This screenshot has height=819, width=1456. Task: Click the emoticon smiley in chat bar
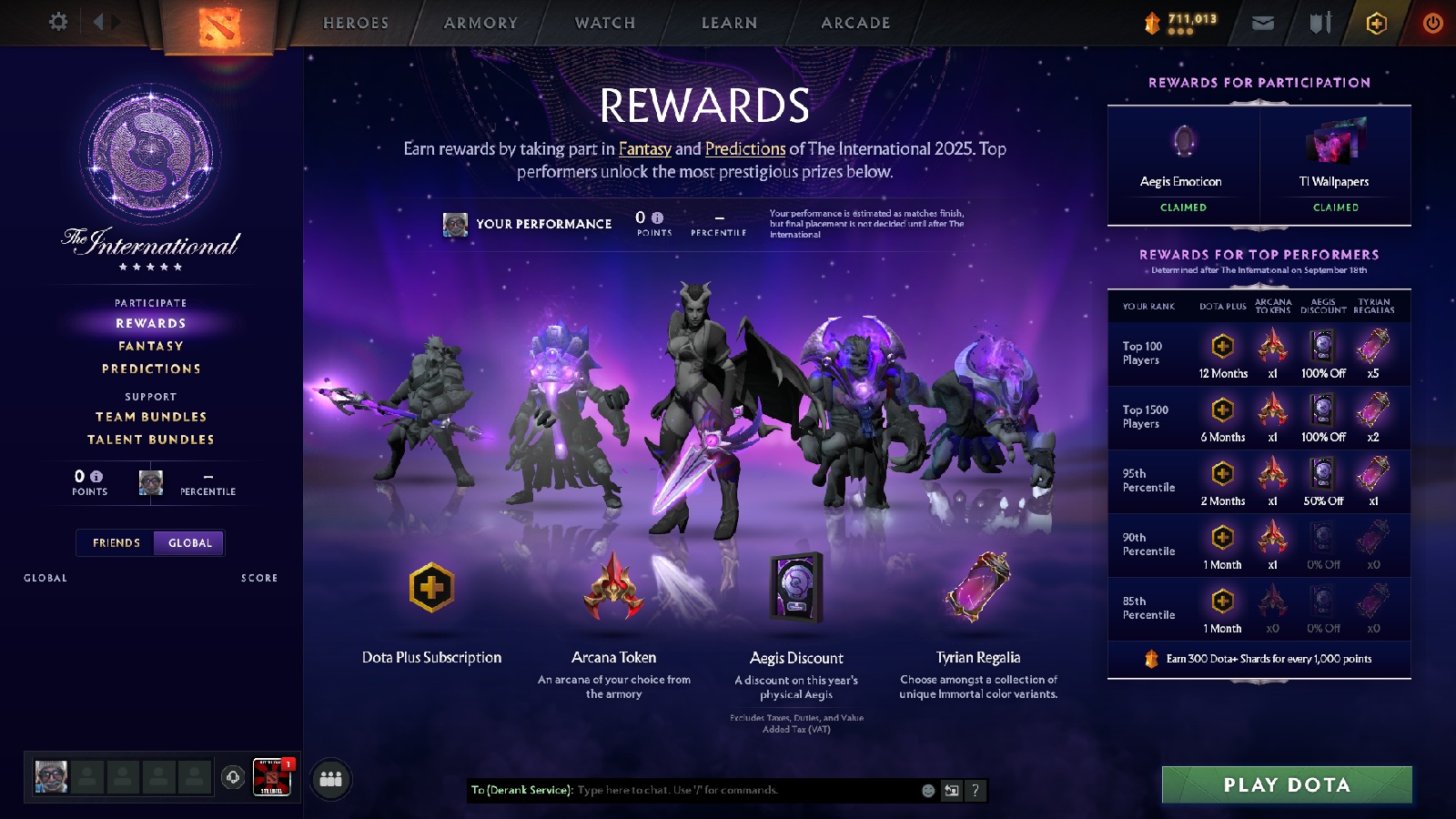(x=929, y=791)
